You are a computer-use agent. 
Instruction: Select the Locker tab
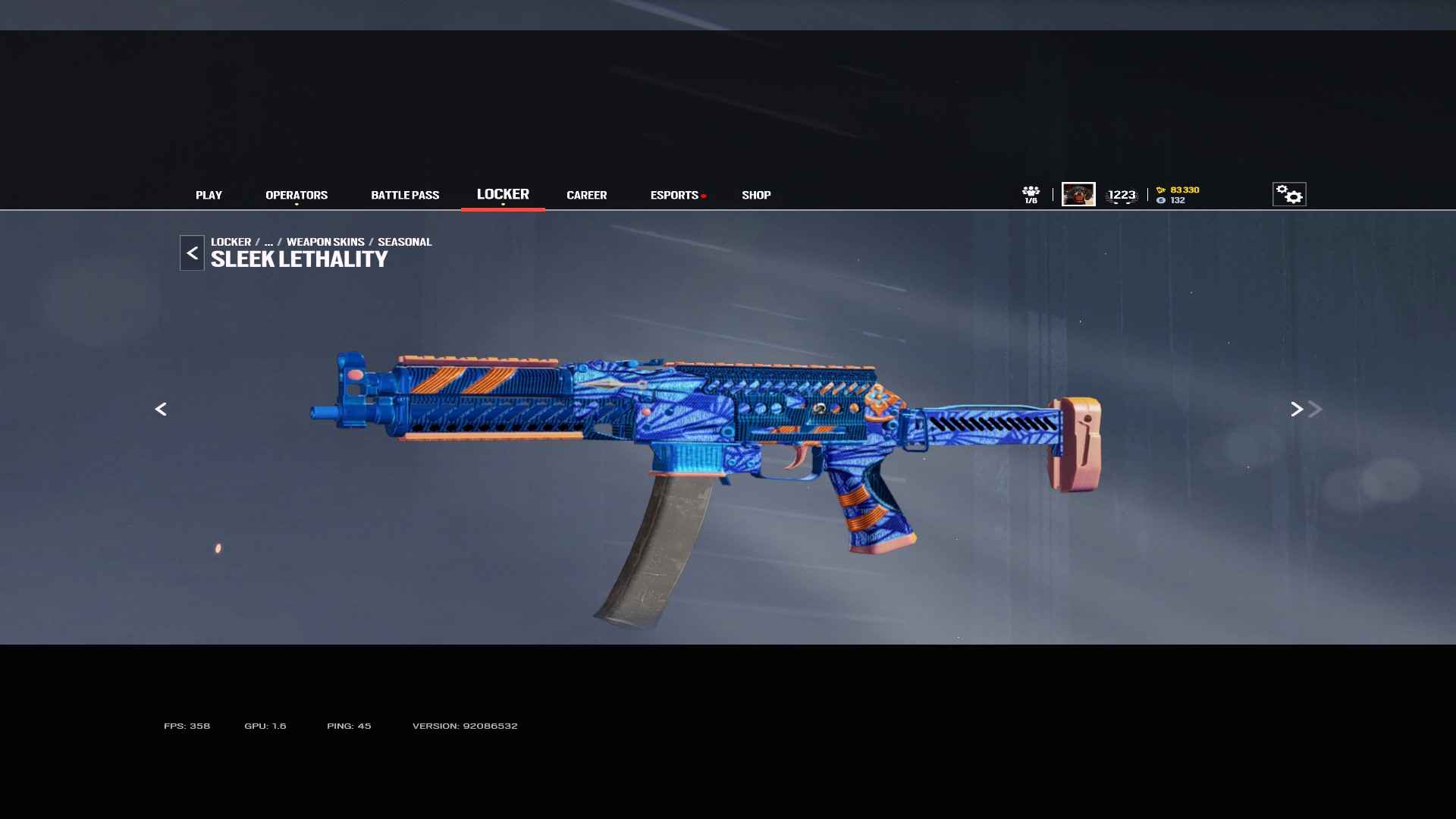tap(503, 194)
